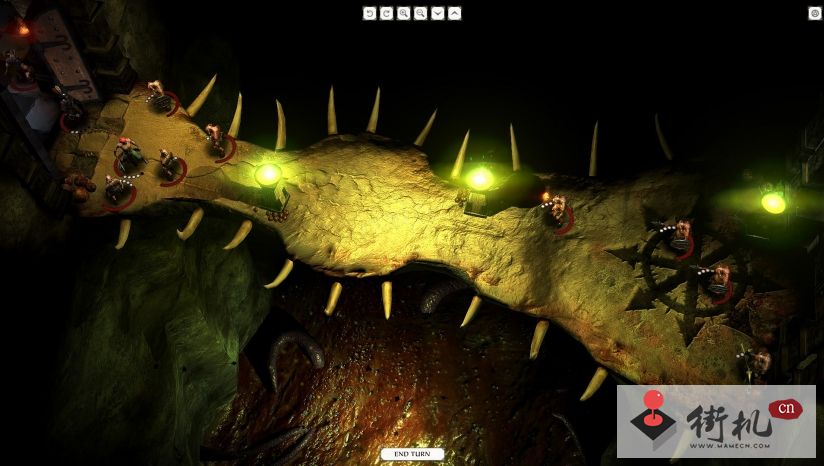Click the END TURN button

pyautogui.click(x=412, y=454)
